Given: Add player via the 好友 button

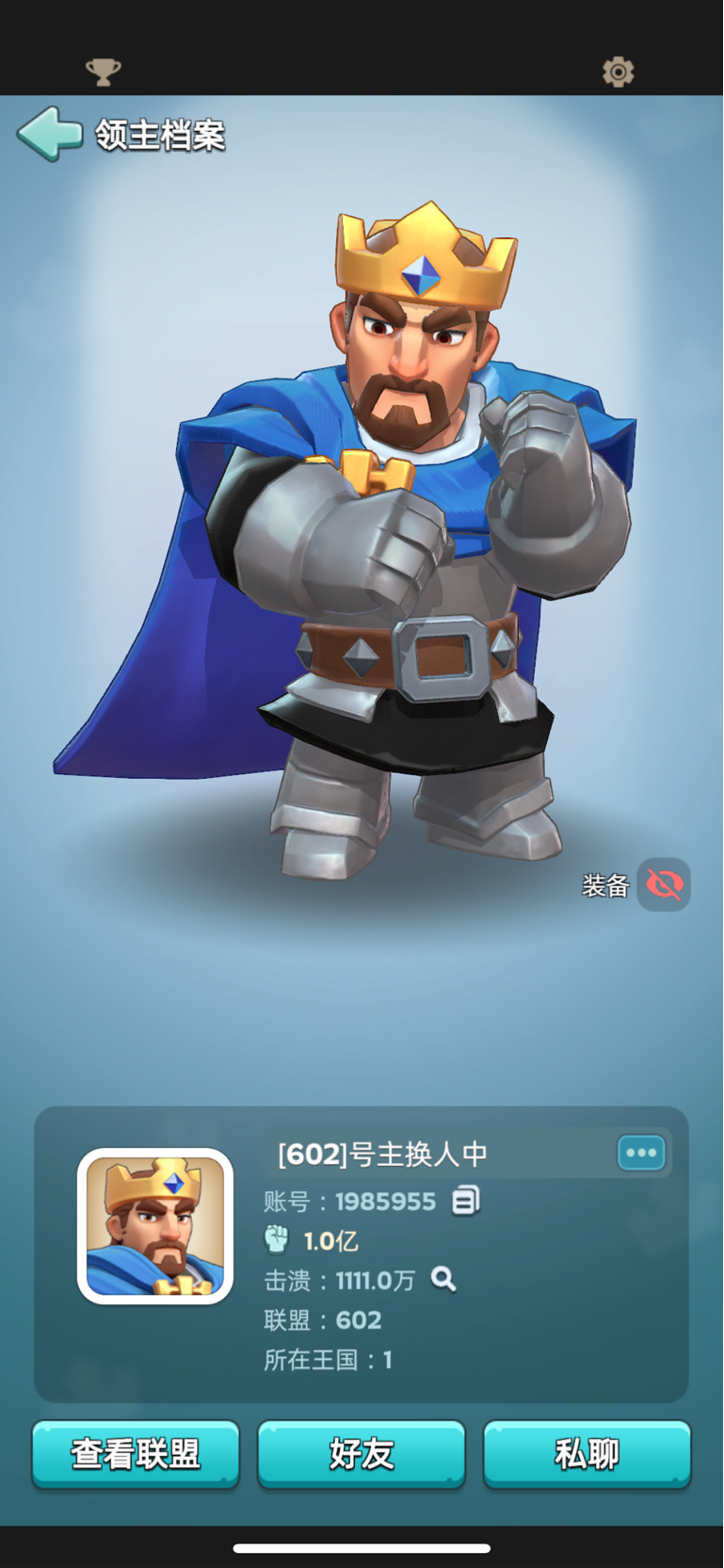Looking at the screenshot, I should 362,1454.
